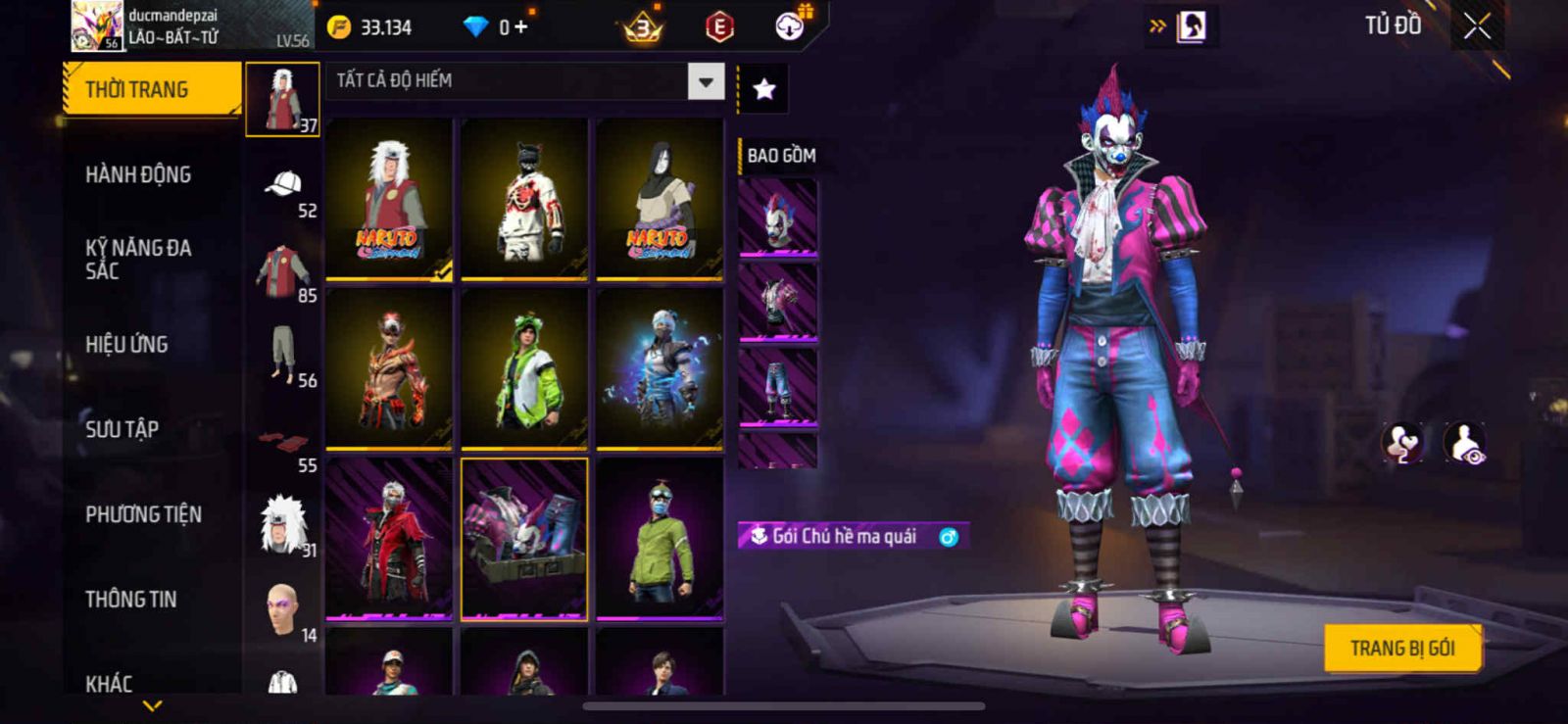Select KỸ NĂNG ĐA SẮC category
Image resolution: width=1568 pixels, height=724 pixels.
coord(138,259)
